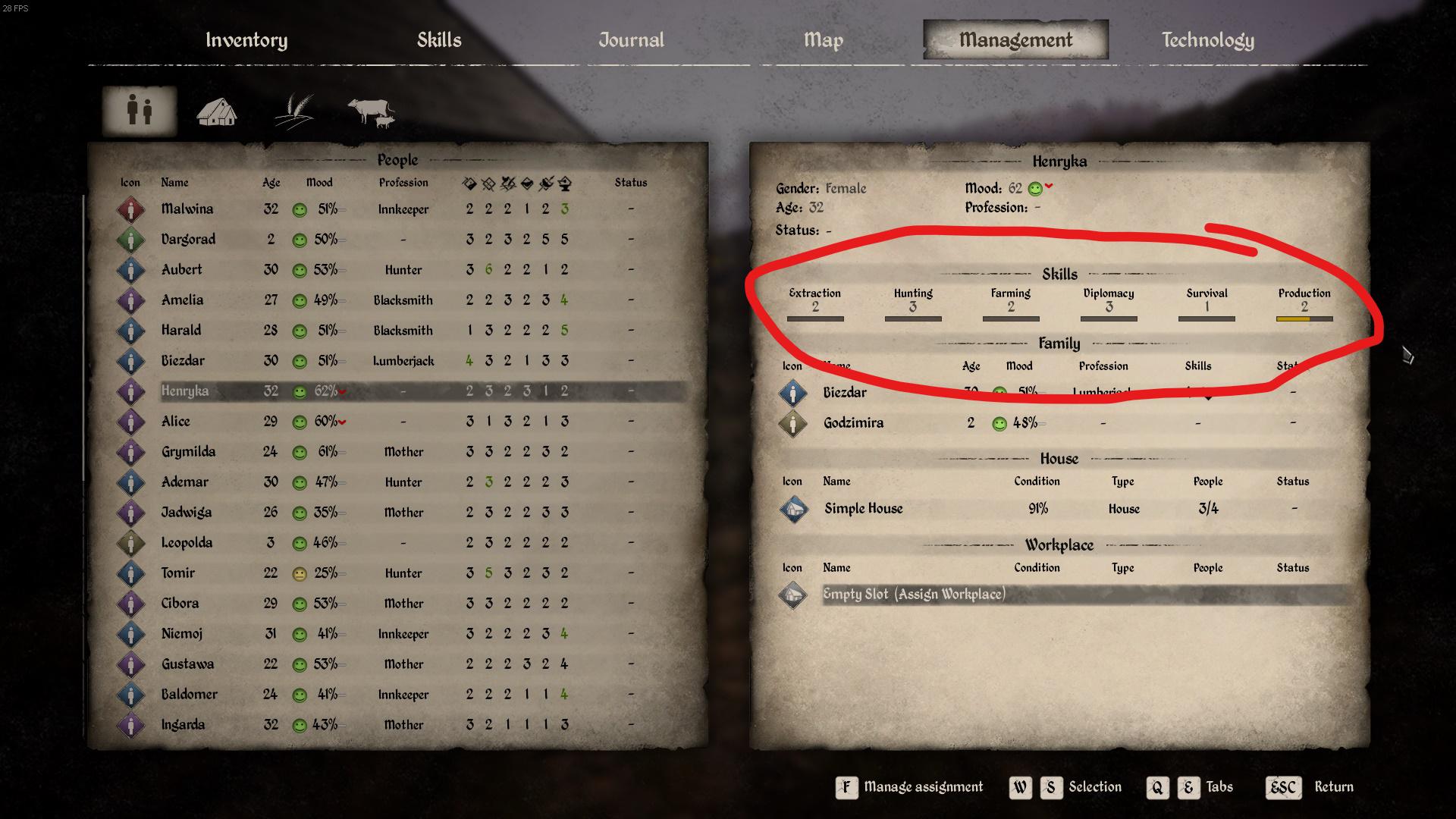
Task: Open the Animals management tab with cow icon
Action: click(370, 110)
